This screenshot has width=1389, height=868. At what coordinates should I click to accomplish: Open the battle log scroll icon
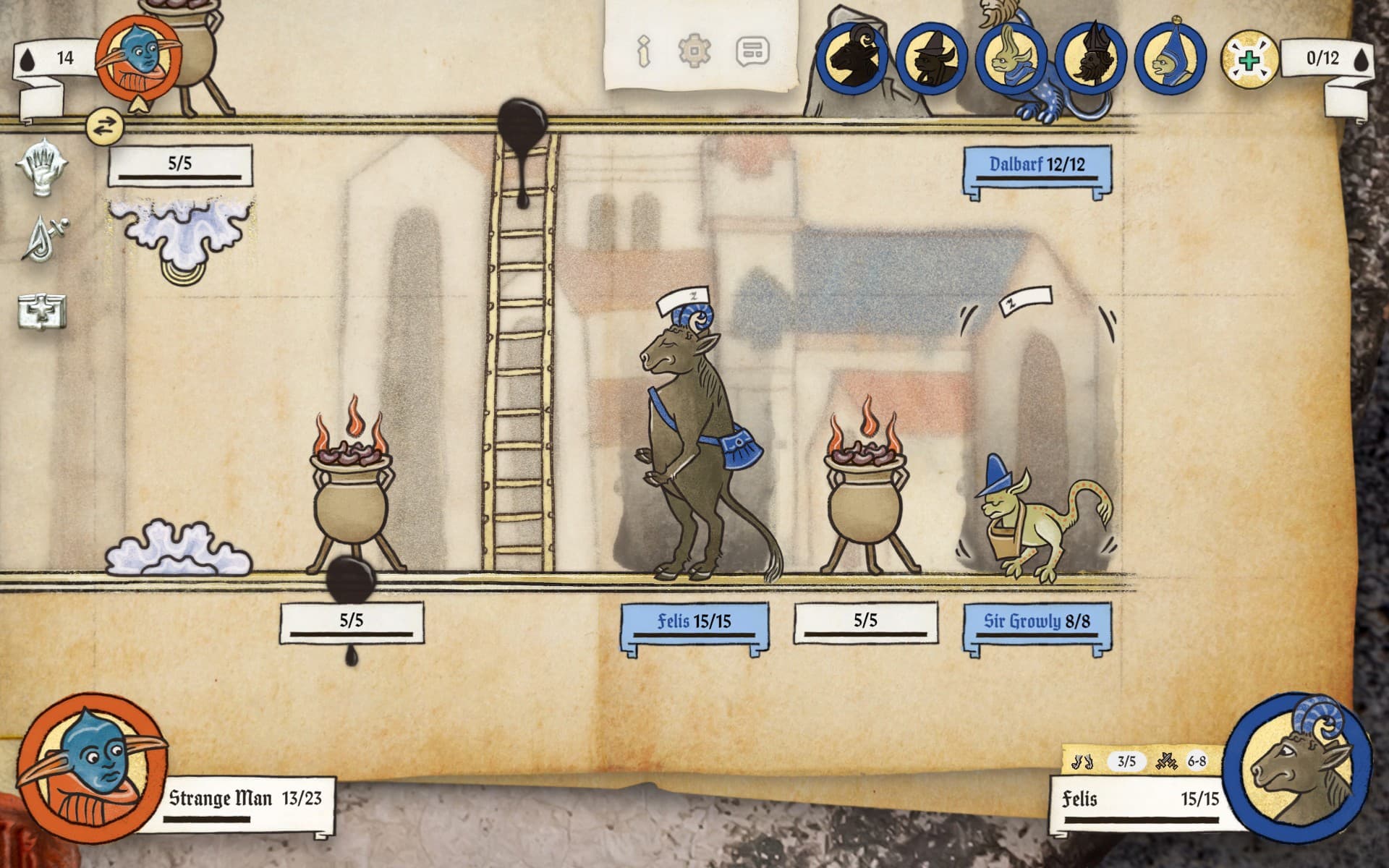click(x=752, y=51)
